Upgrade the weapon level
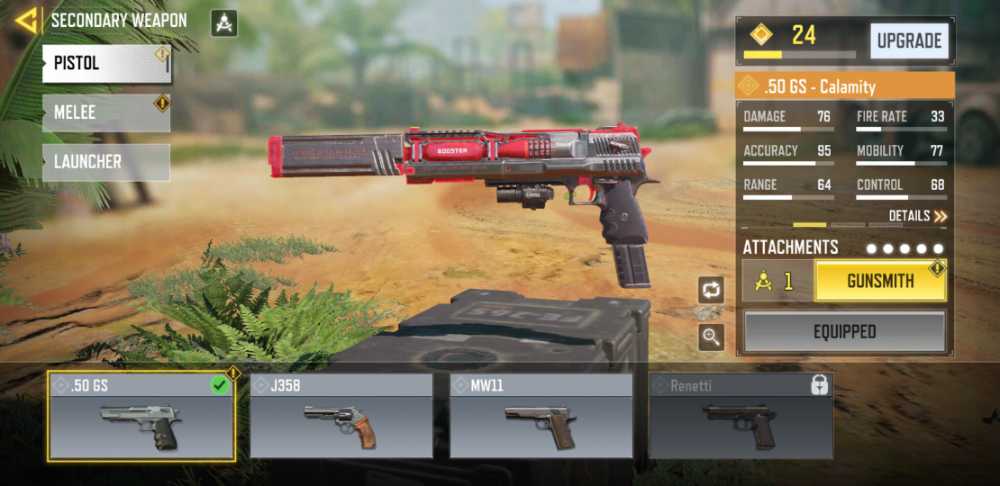The height and width of the screenshot is (486, 1000). 909,41
